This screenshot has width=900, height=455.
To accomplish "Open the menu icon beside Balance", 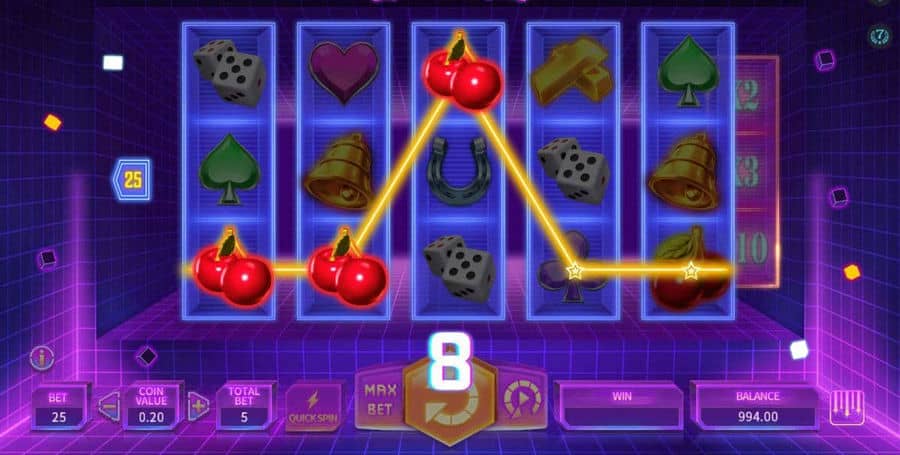I will (846, 407).
